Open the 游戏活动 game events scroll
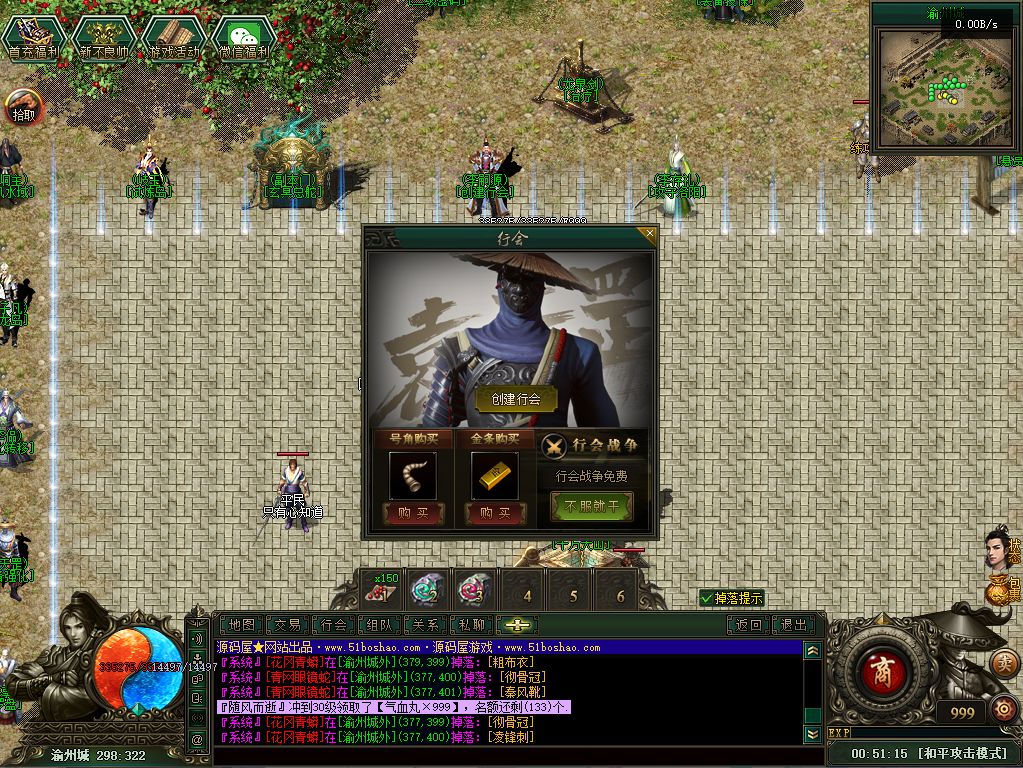The height and width of the screenshot is (768, 1023). pyautogui.click(x=173, y=39)
